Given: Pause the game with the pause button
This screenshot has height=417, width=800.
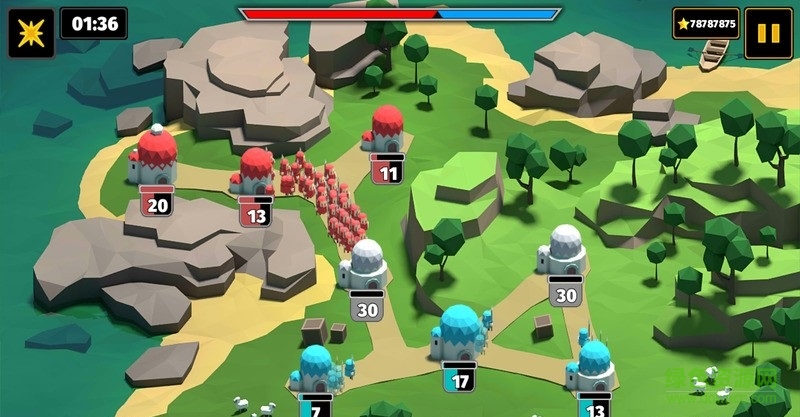Looking at the screenshot, I should pos(768,32).
